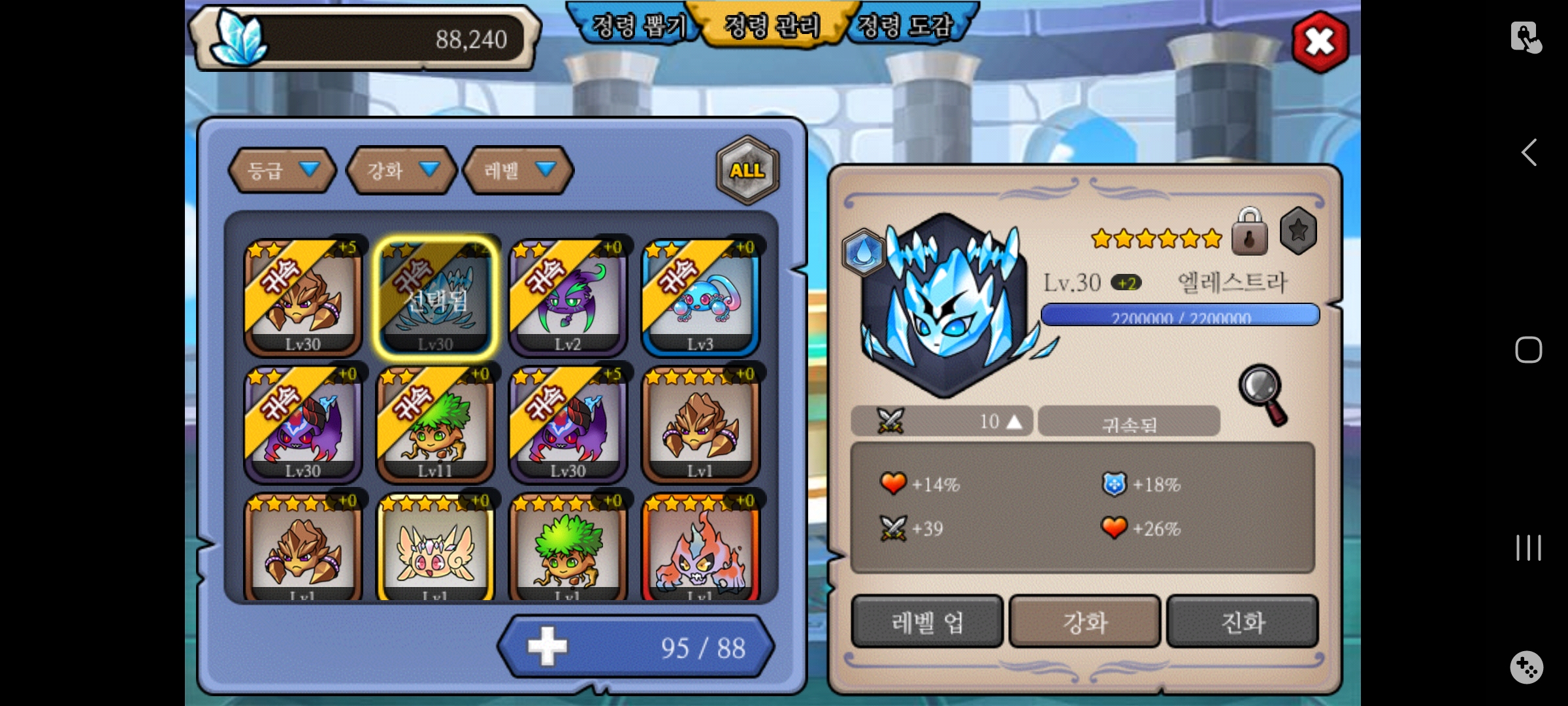This screenshot has width=1568, height=706.
Task: Click the 강화 enhance button
Action: coord(1085,622)
